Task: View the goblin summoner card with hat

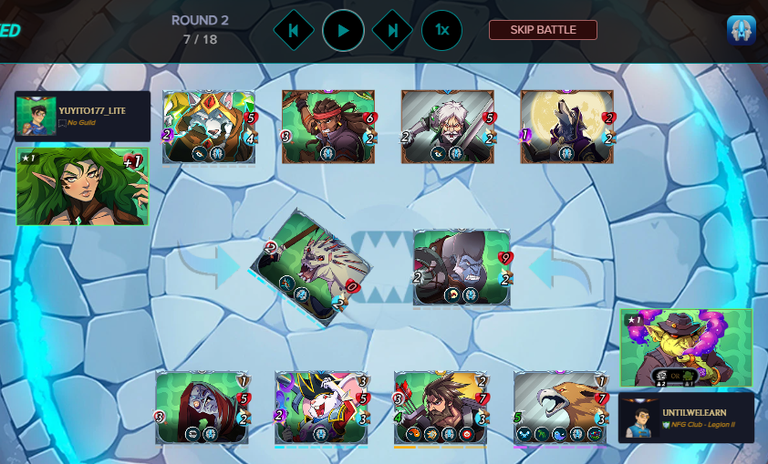Action: tap(686, 347)
